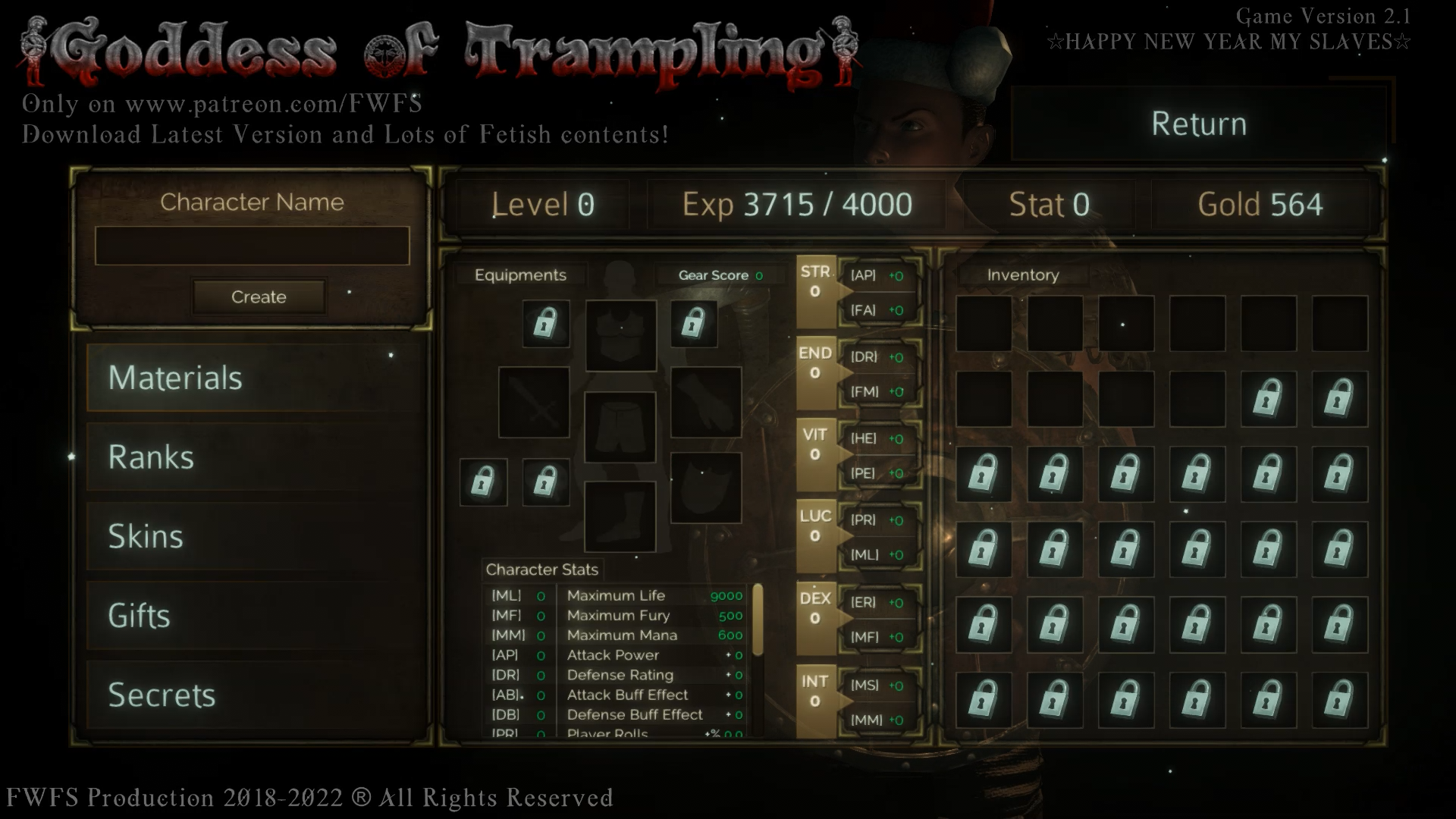Select the boots equipment slot

[620, 516]
